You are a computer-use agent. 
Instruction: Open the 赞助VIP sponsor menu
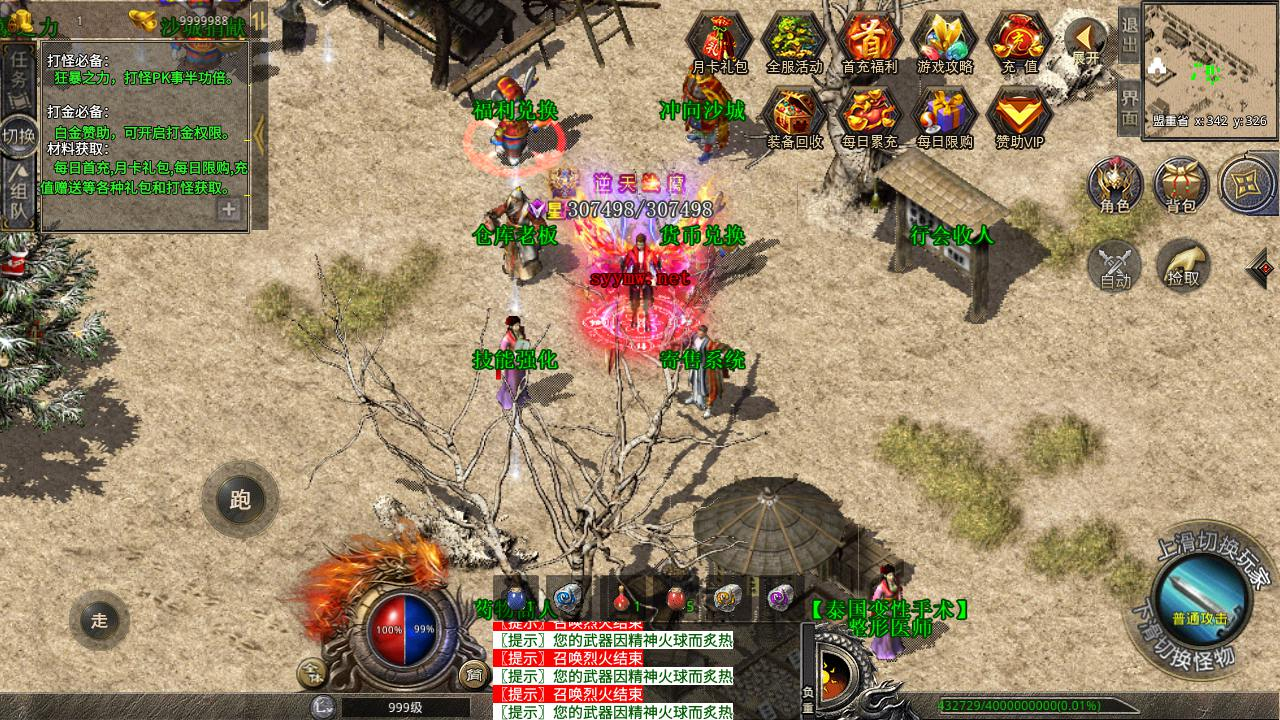(1019, 116)
